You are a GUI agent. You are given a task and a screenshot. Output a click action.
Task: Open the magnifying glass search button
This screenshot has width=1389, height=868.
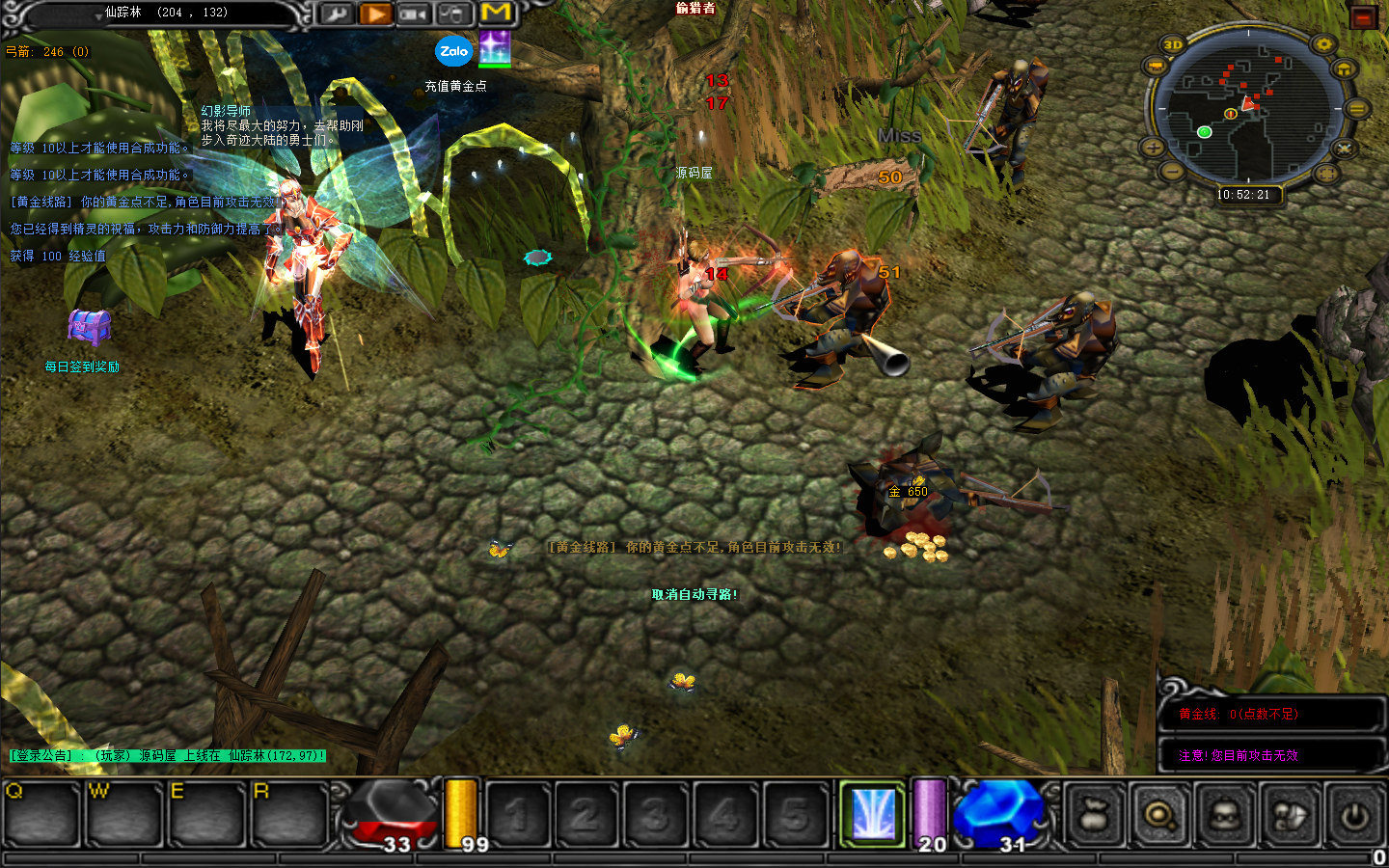(x=1158, y=816)
